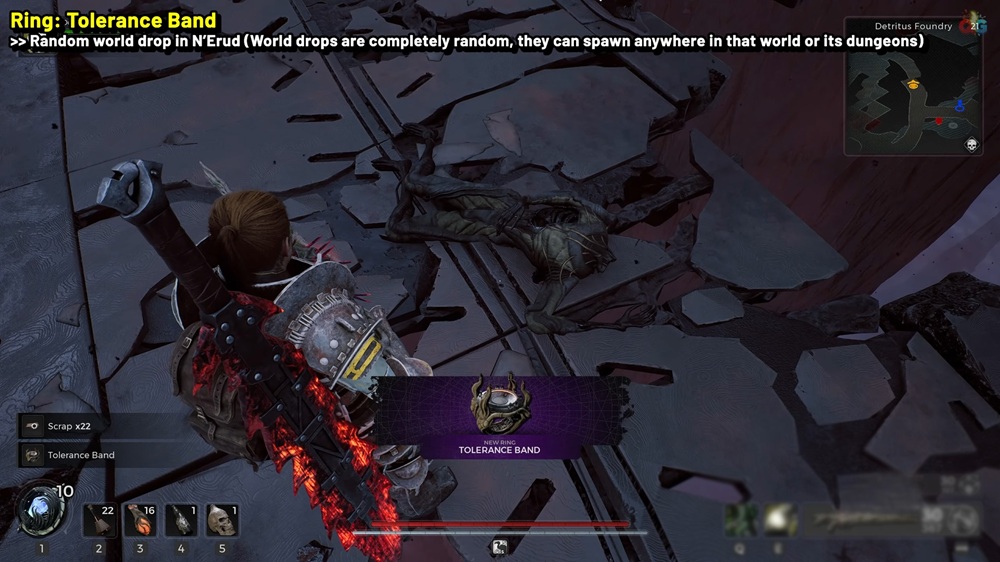
Task: Click the channel logo watermark
Action: point(968,27)
